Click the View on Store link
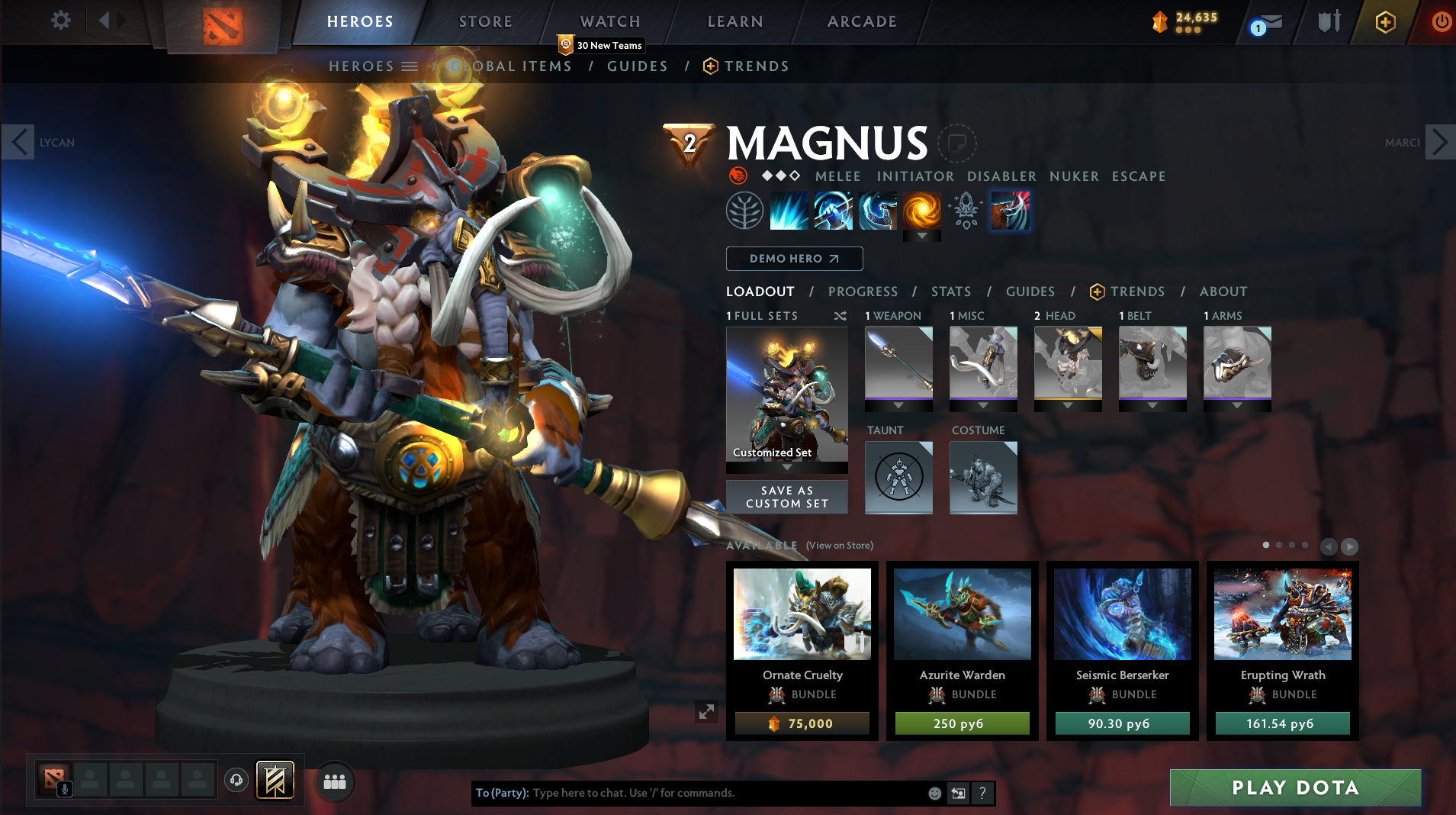The width and height of the screenshot is (1456, 815). pos(838,546)
